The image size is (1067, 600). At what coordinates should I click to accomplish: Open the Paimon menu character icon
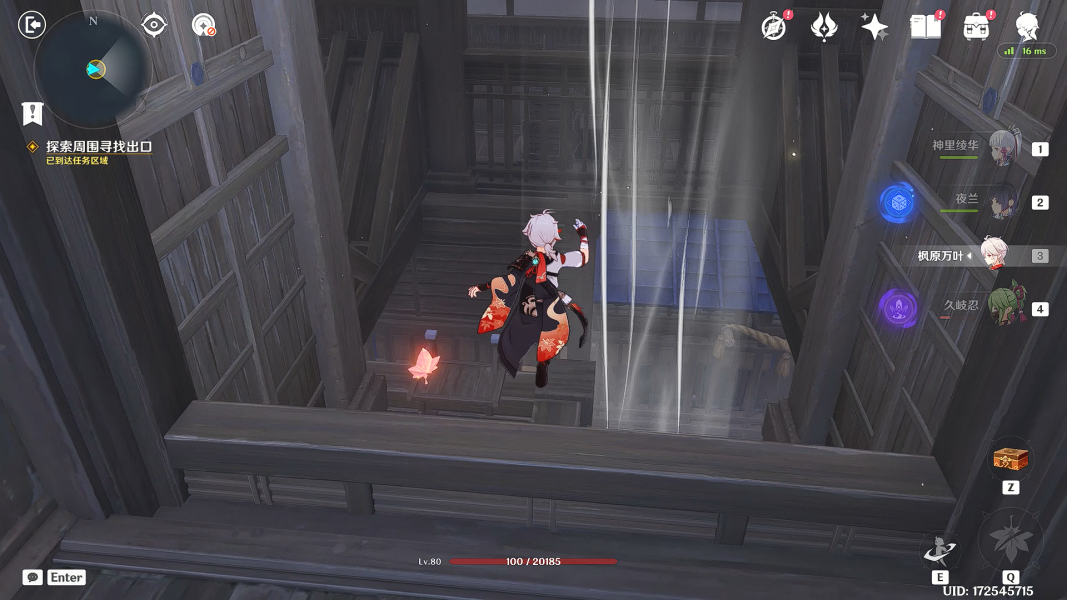click(1027, 27)
